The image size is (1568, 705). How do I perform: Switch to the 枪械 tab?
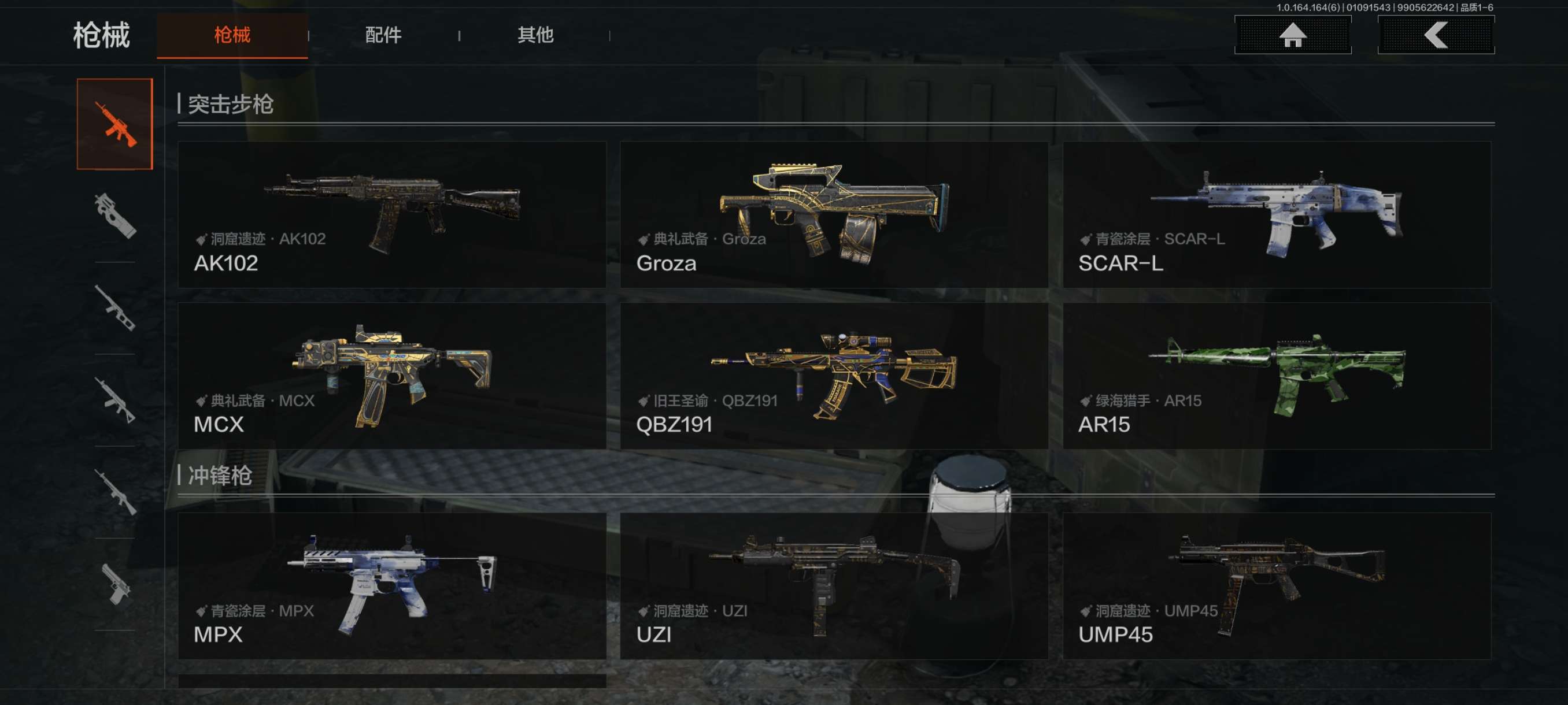(232, 35)
